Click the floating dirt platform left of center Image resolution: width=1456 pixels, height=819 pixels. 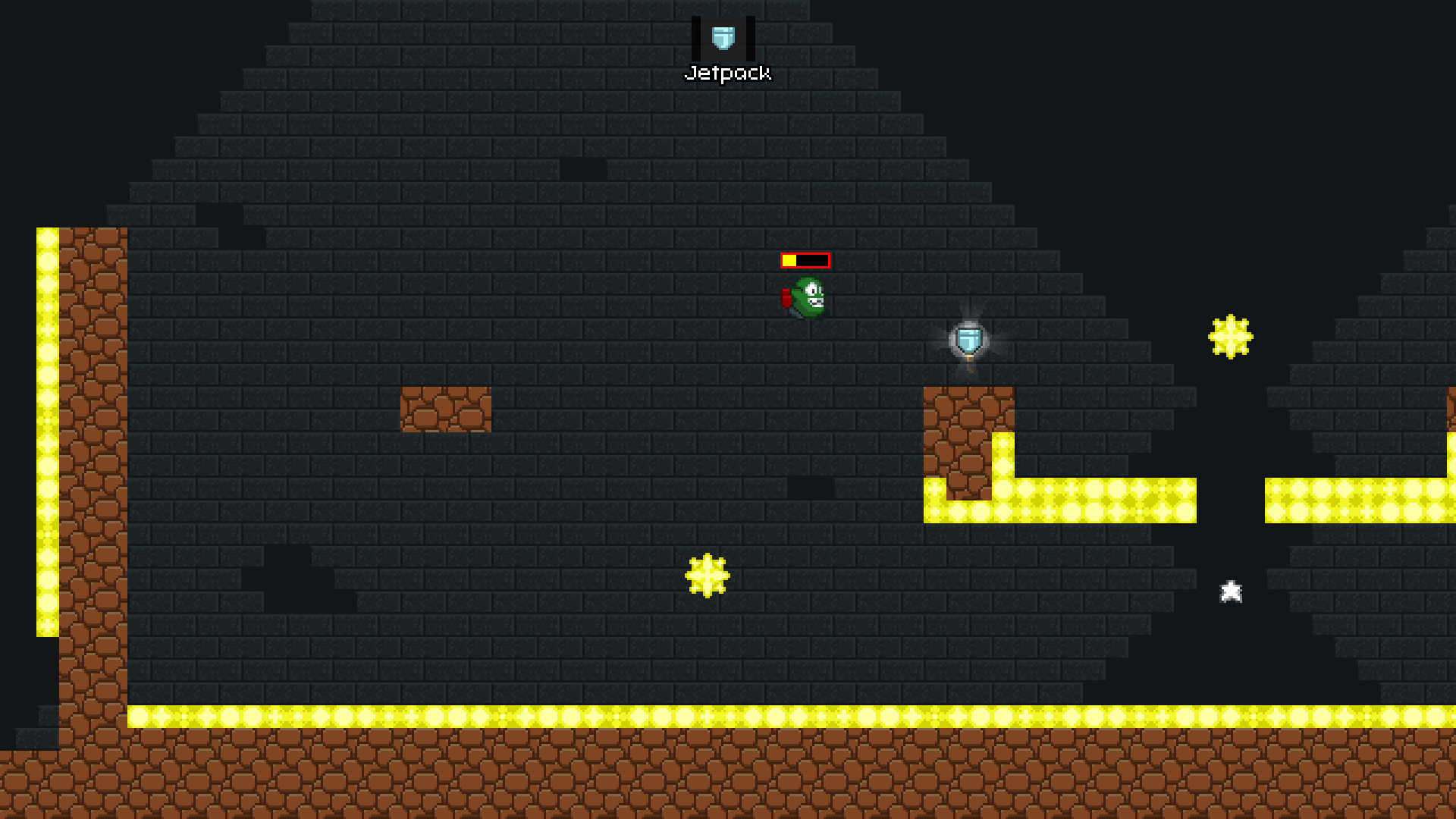click(x=444, y=409)
